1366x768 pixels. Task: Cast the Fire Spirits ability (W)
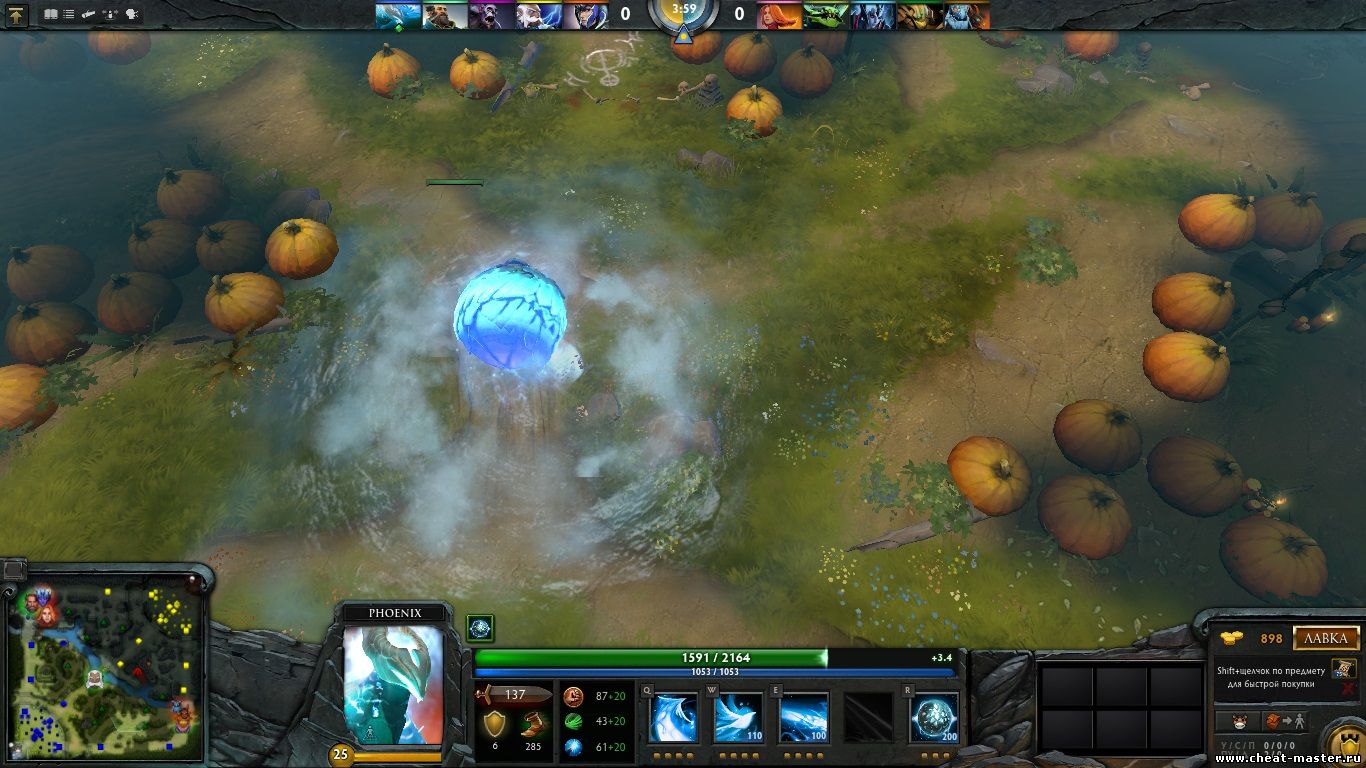click(738, 718)
